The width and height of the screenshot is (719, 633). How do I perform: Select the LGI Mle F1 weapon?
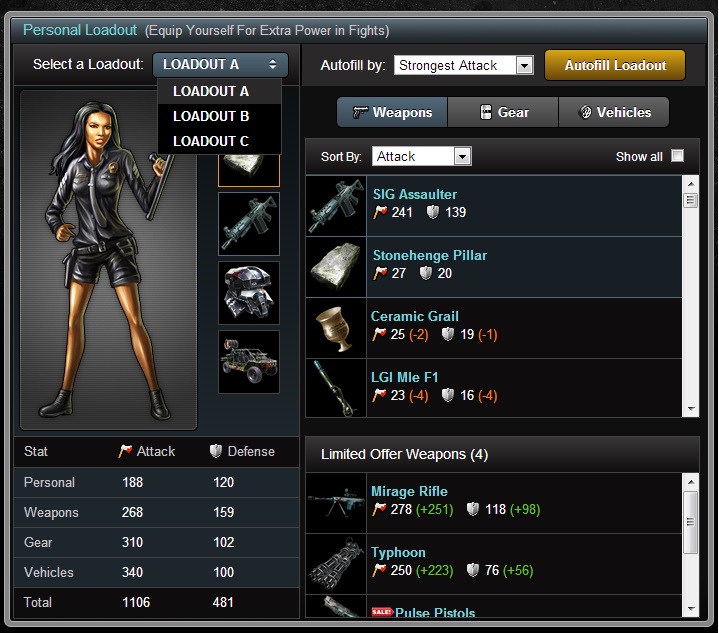[x=405, y=377]
